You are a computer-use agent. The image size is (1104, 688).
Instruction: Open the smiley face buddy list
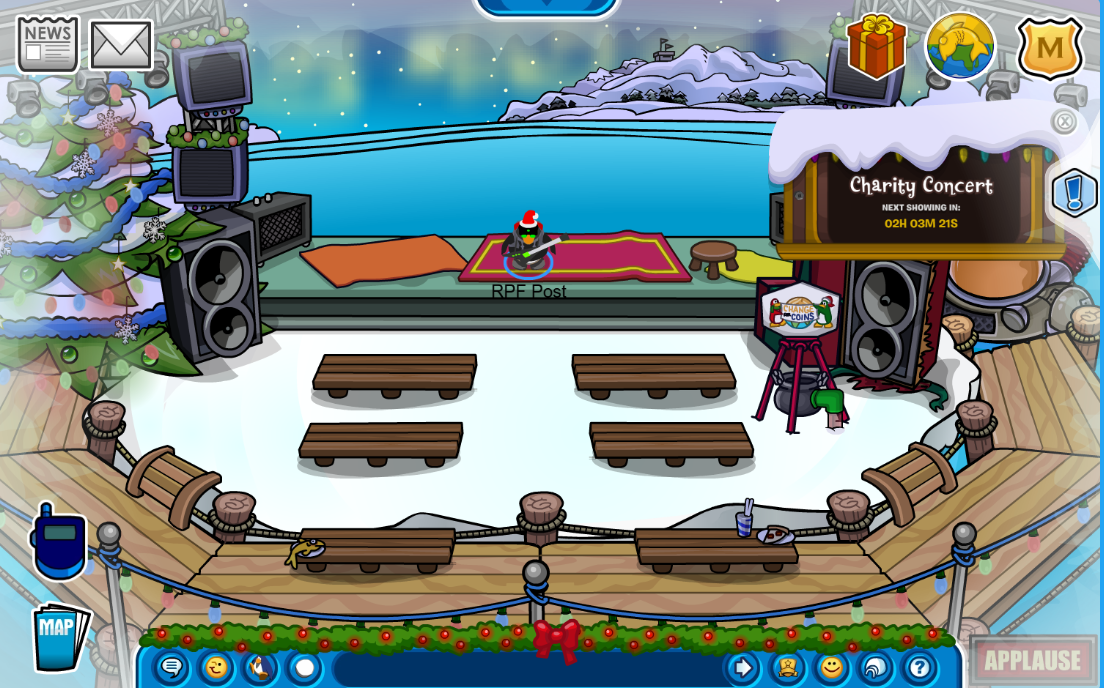pyautogui.click(x=831, y=667)
